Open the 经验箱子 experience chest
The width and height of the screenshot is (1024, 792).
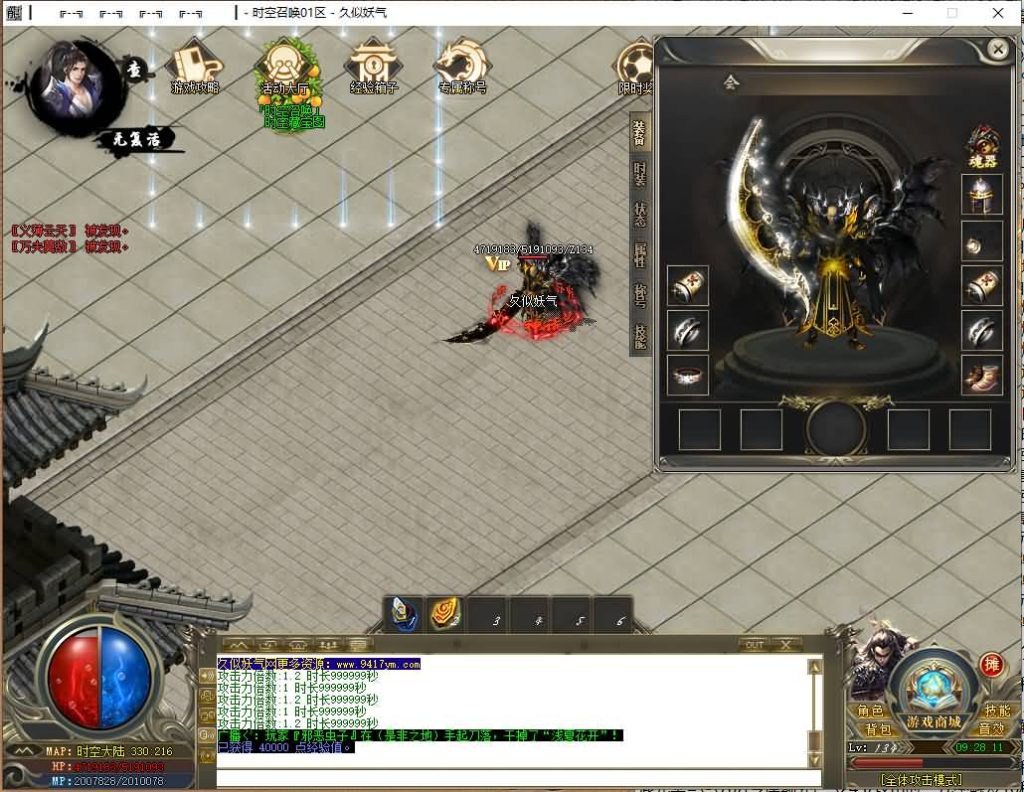(x=374, y=67)
